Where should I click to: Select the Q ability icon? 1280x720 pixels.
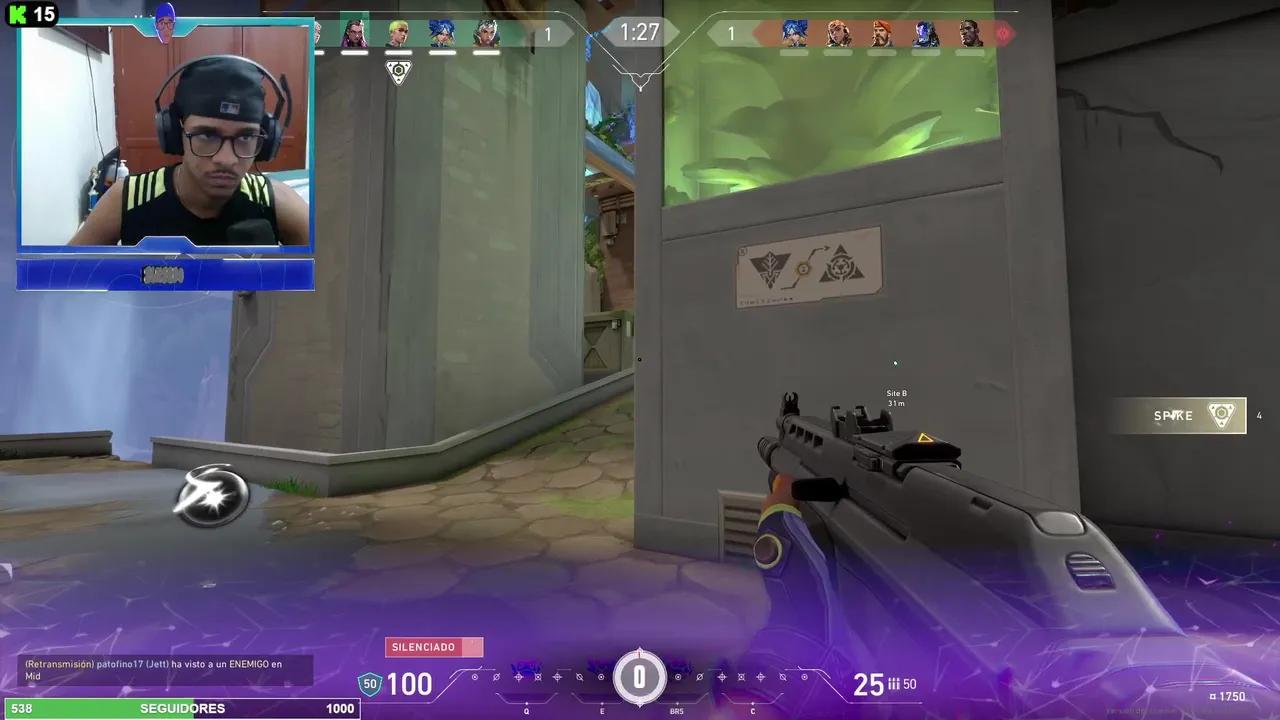point(526,676)
